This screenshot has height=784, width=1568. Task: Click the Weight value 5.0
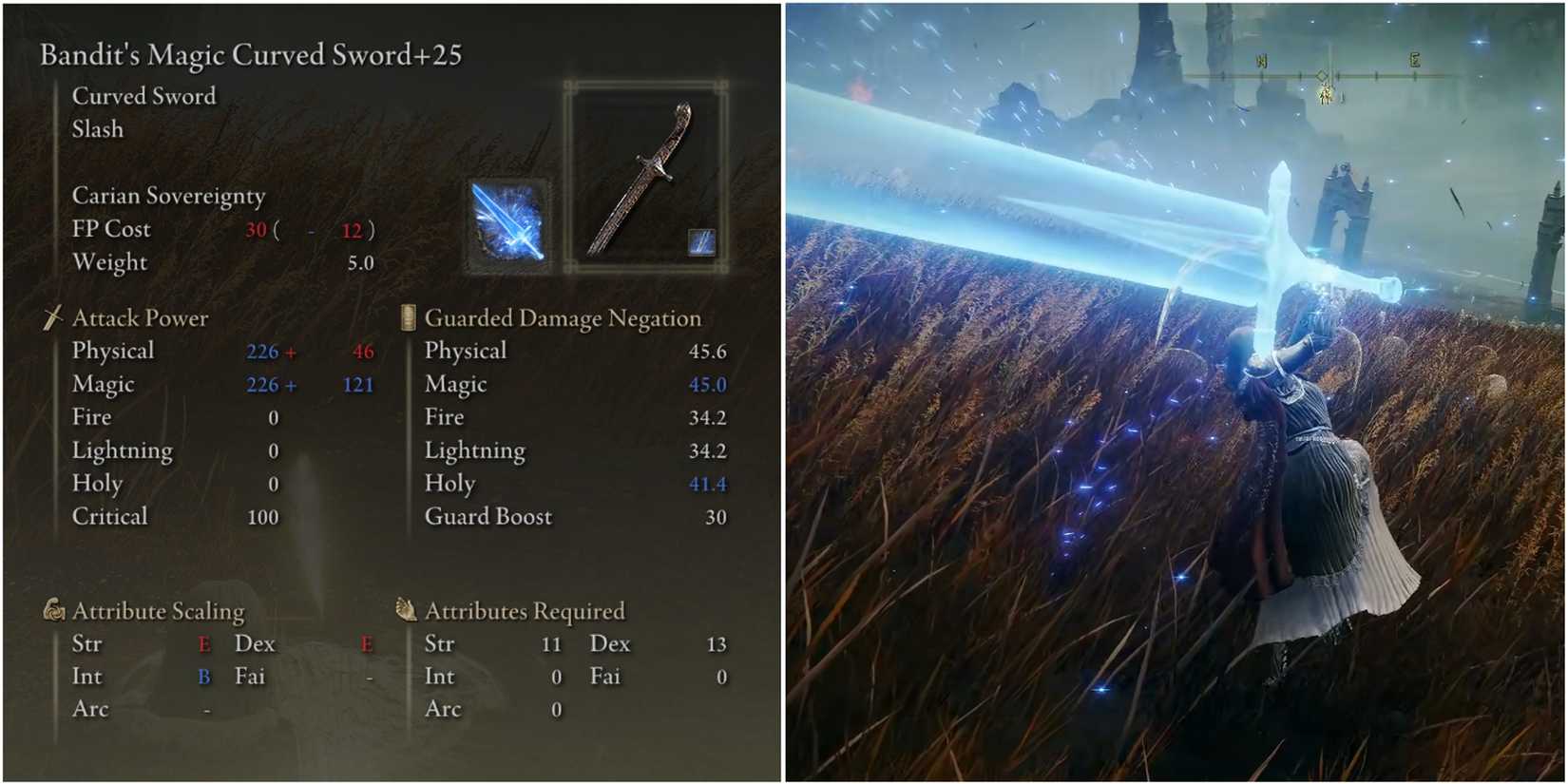point(361,262)
